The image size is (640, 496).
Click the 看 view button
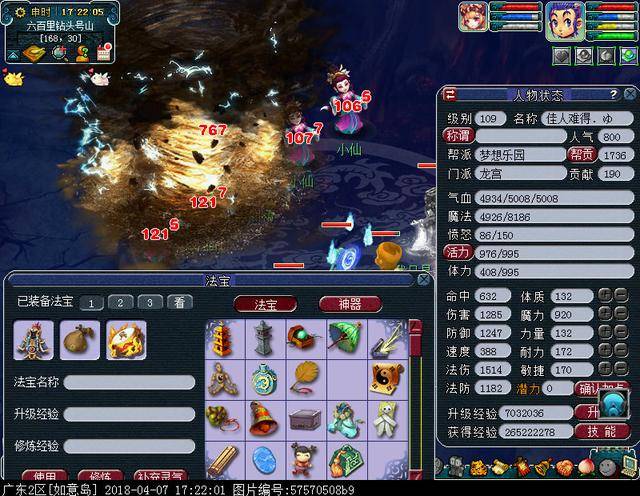pos(178,302)
